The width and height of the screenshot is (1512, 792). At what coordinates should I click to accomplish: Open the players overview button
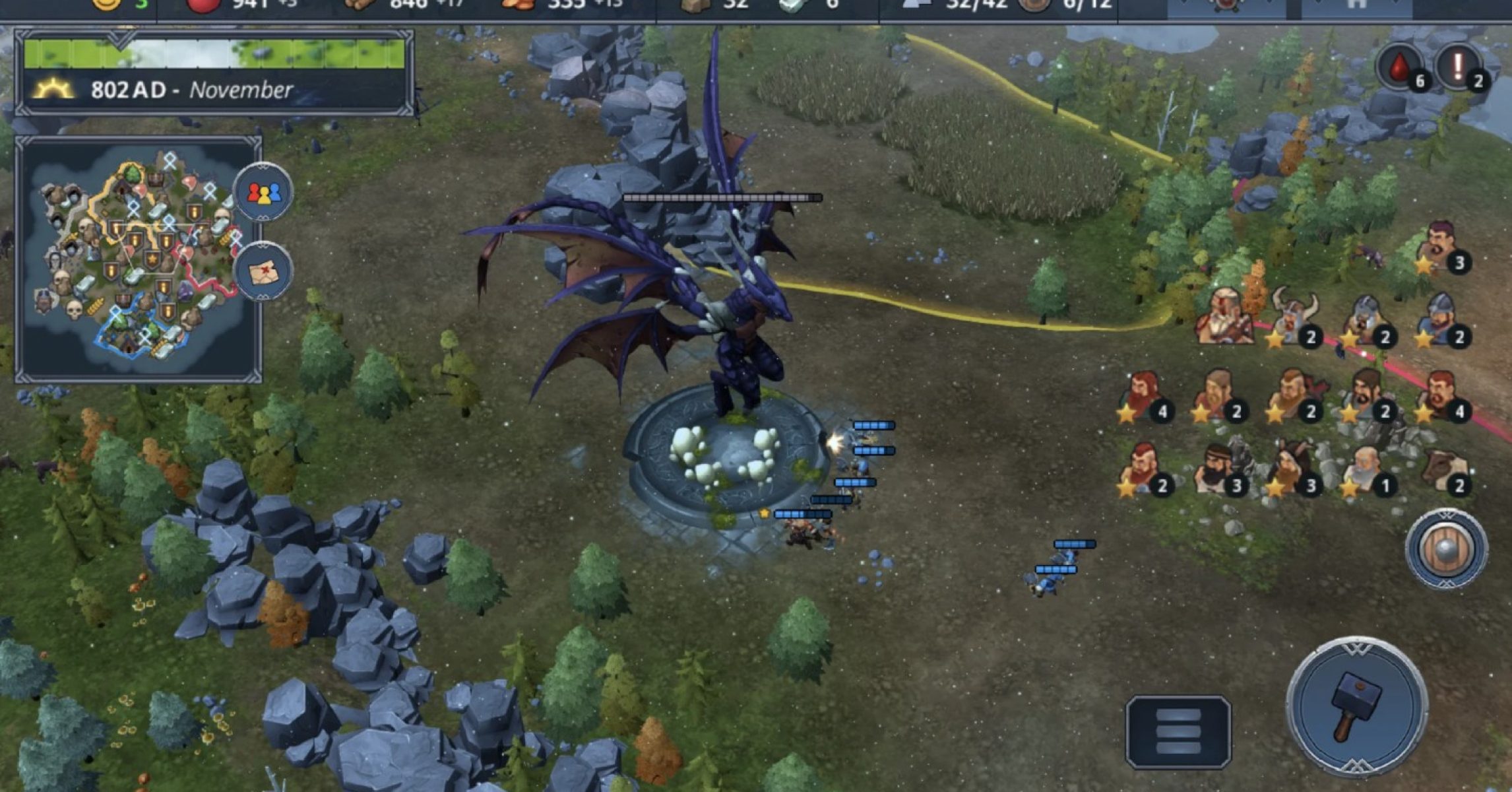[263, 192]
